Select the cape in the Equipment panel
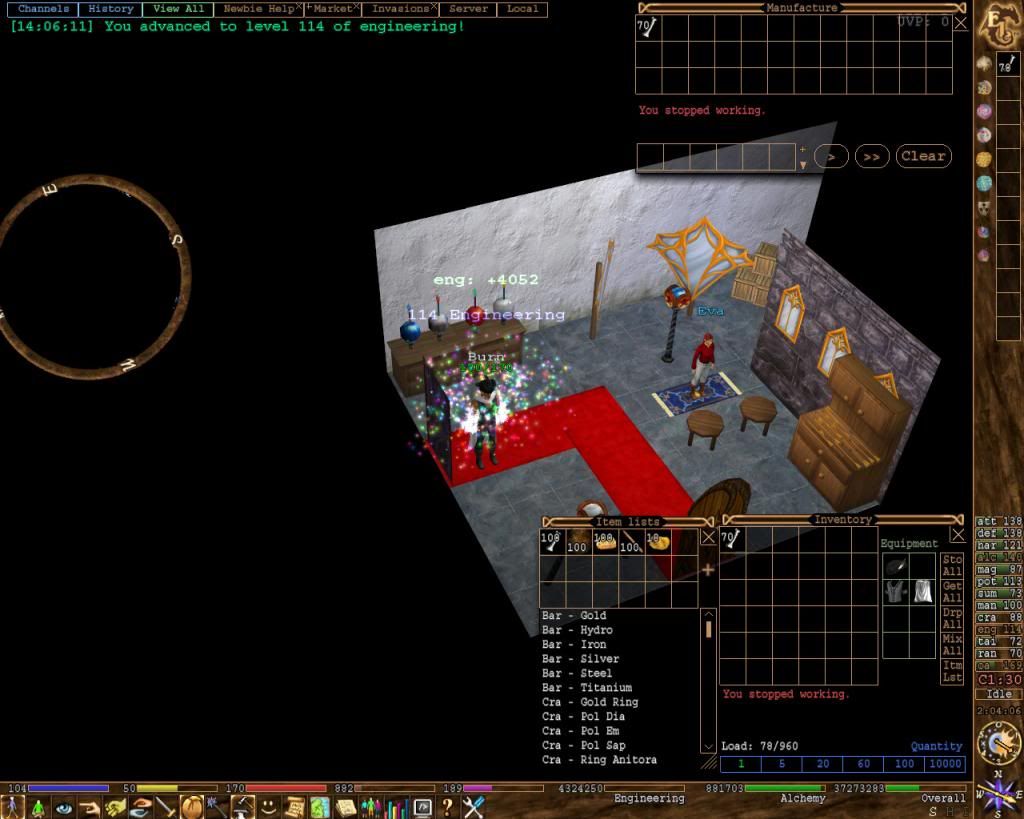 (922, 591)
